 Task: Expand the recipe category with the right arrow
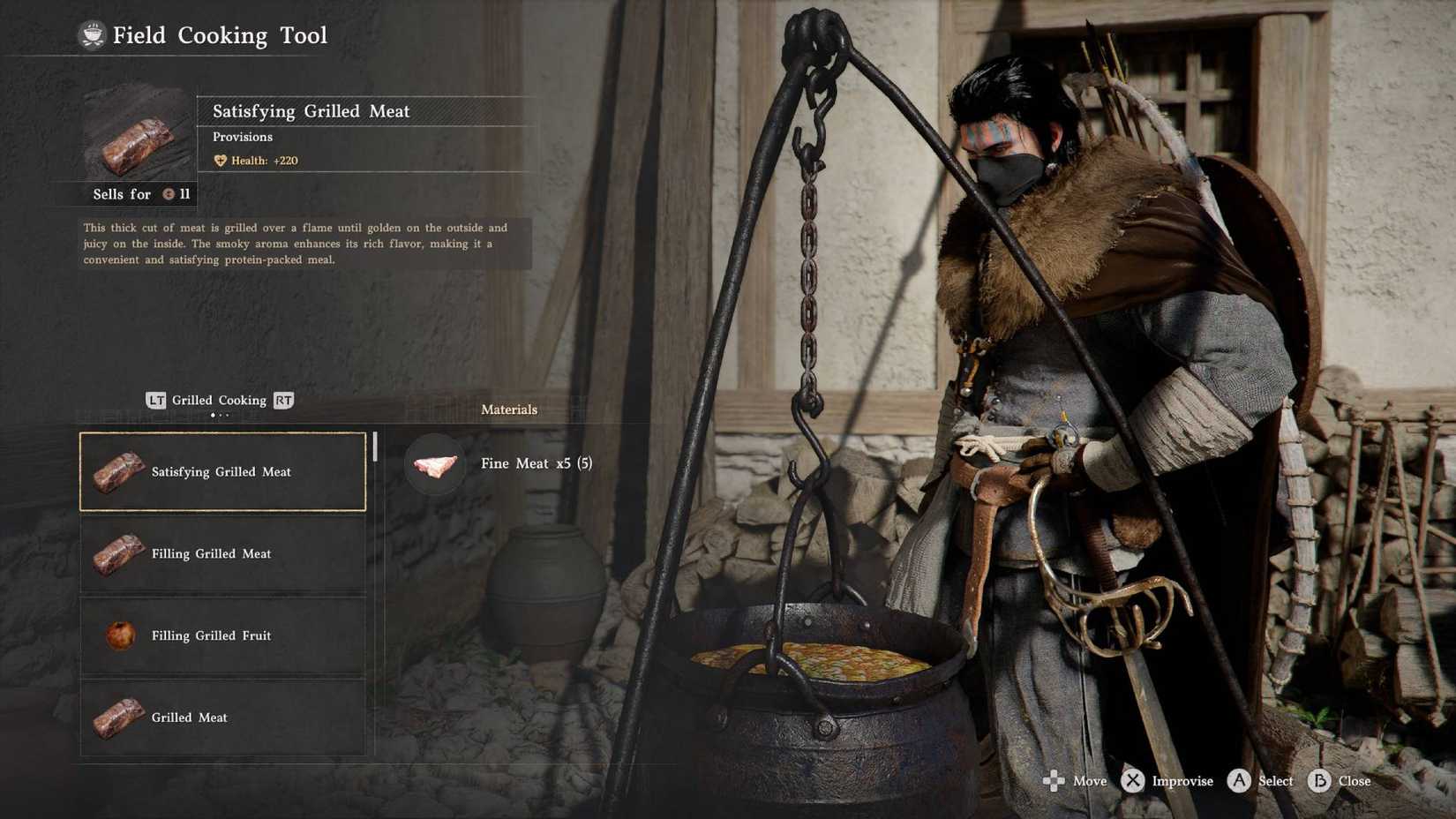[x=284, y=400]
